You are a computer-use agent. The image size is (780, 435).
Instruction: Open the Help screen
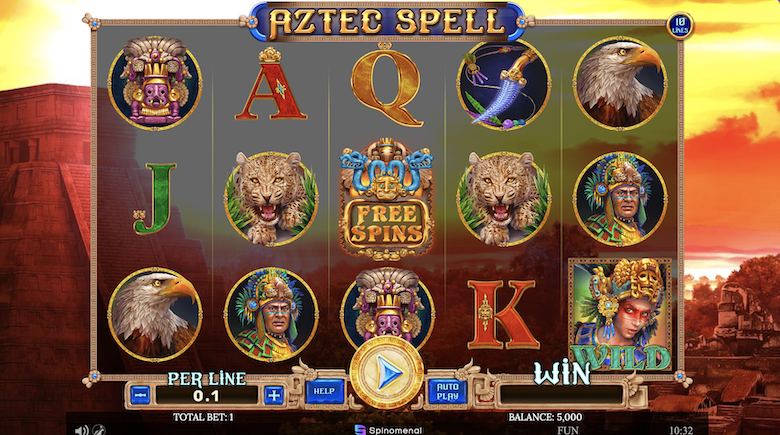pos(322,391)
